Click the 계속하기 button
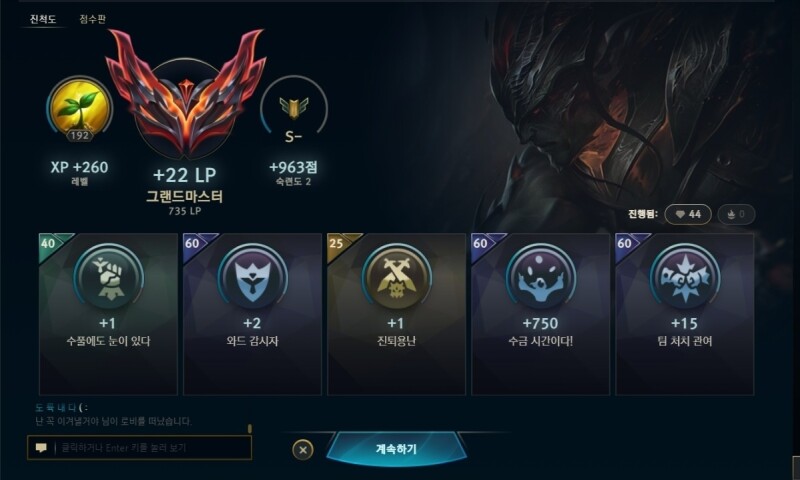The image size is (800, 480). point(396,449)
